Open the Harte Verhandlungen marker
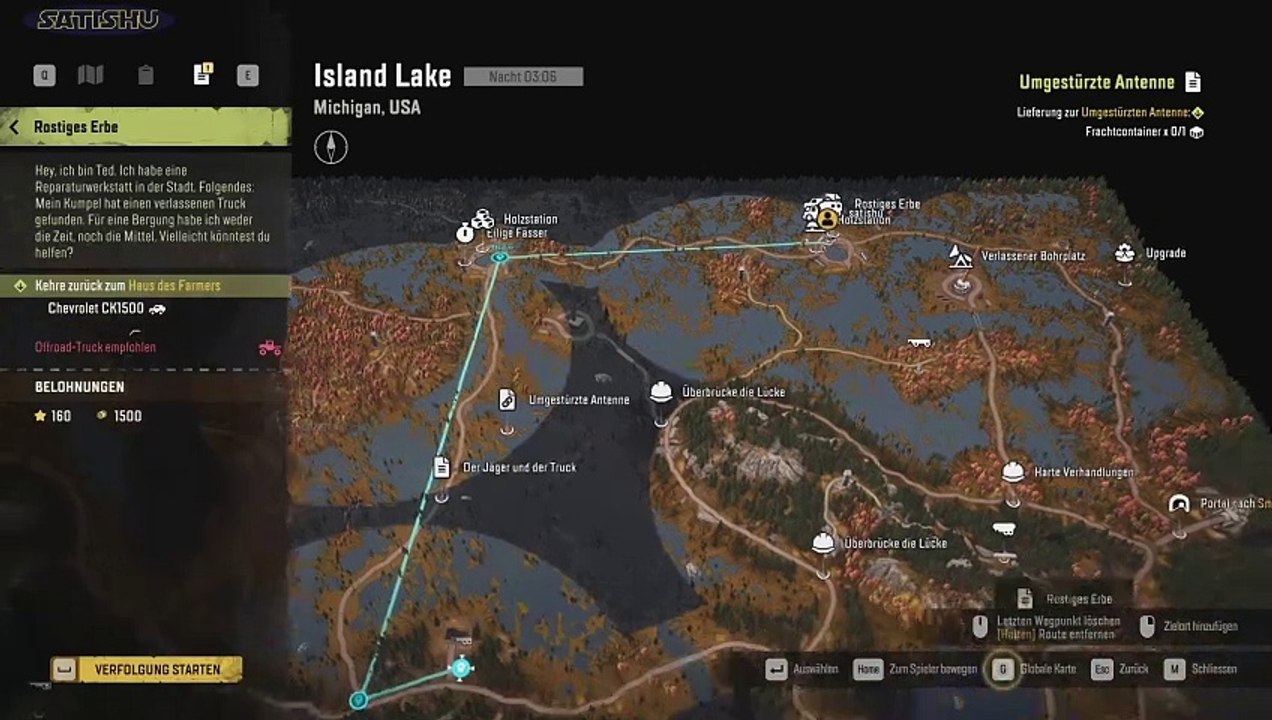Image resolution: width=1272 pixels, height=720 pixels. pos(1013,471)
